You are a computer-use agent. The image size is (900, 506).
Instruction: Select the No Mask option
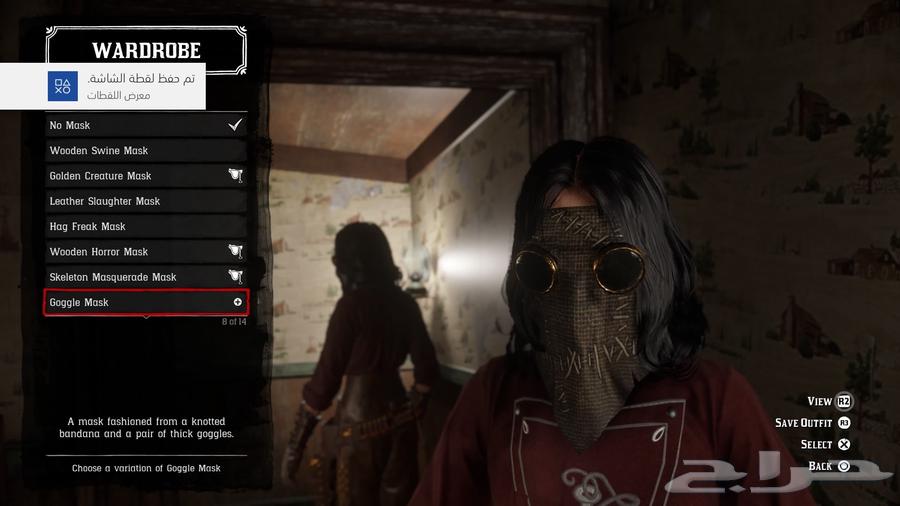[x=146, y=125]
